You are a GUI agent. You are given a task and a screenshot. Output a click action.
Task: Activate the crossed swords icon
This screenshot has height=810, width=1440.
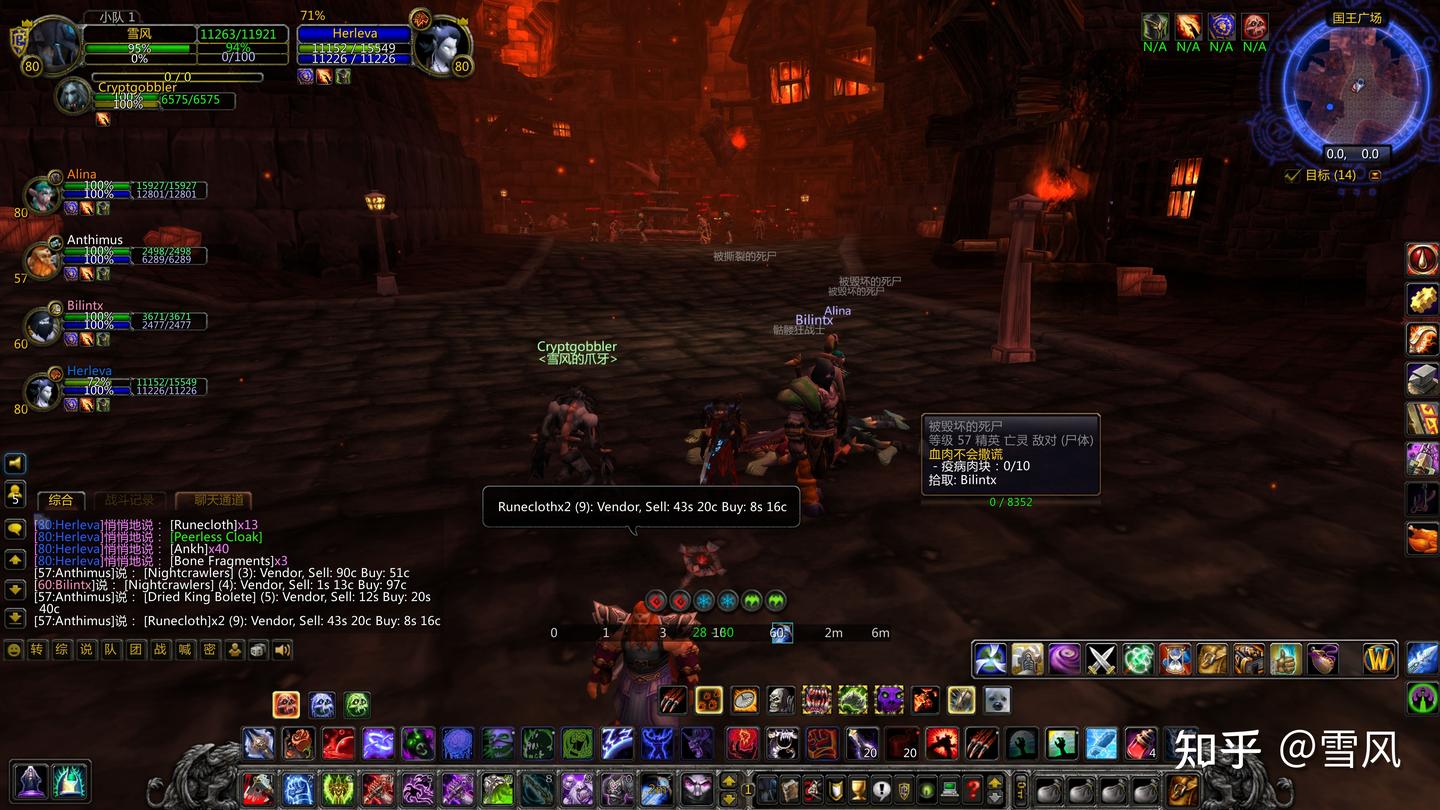1102,659
